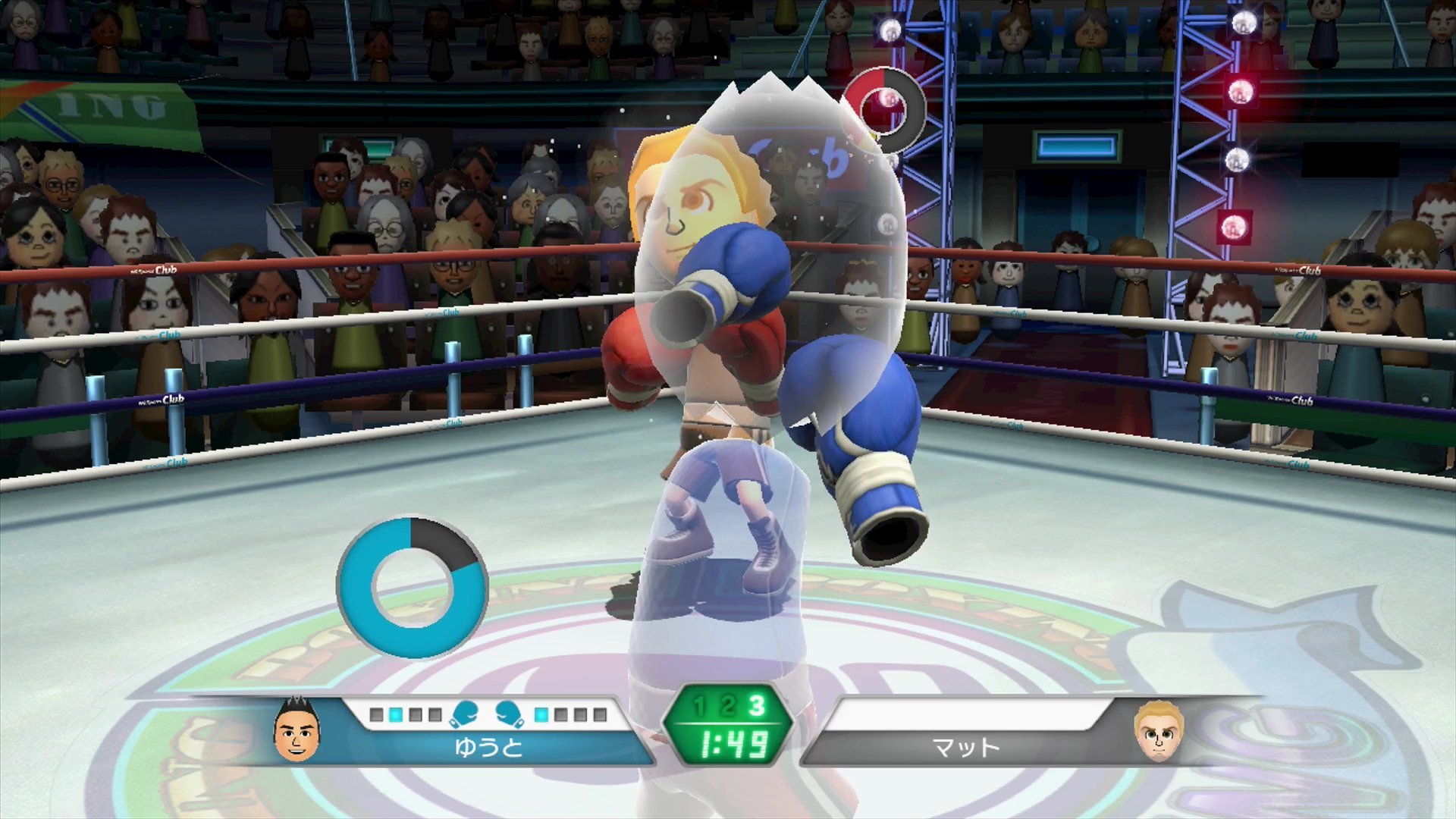
Task: Select the ゆうと Mii portrait
Action: coord(297,731)
